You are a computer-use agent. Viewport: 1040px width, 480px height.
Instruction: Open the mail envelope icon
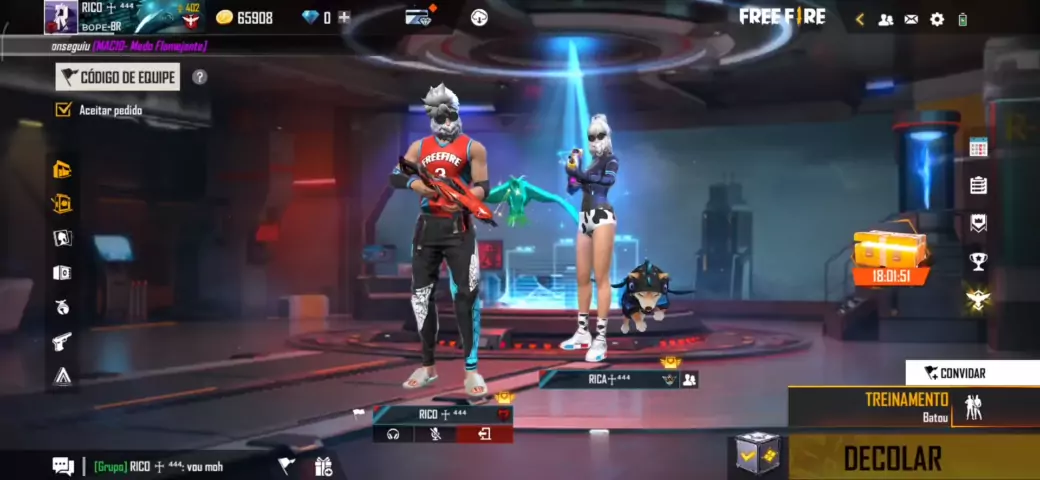(x=911, y=19)
